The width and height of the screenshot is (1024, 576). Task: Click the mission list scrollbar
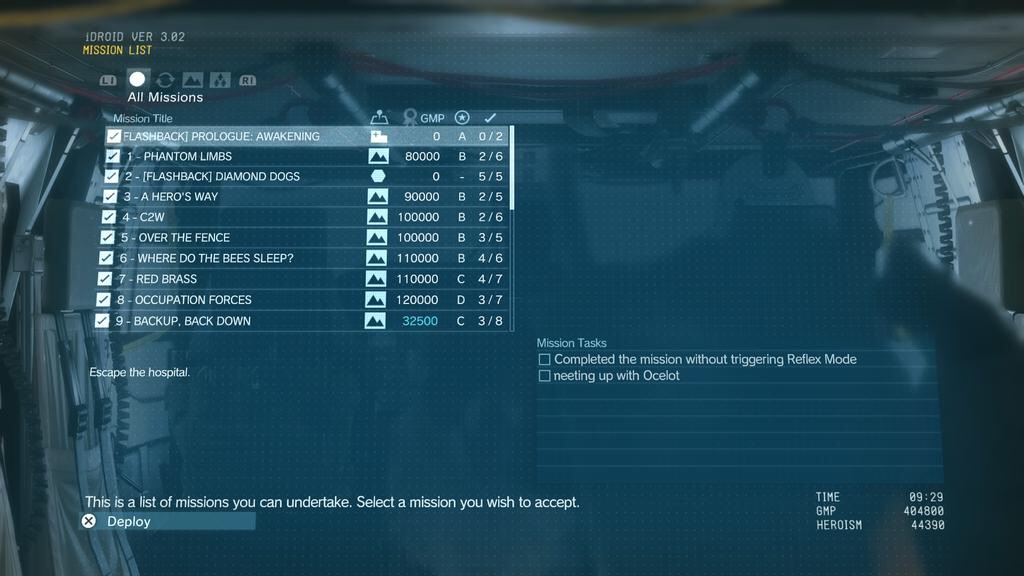[x=513, y=167]
